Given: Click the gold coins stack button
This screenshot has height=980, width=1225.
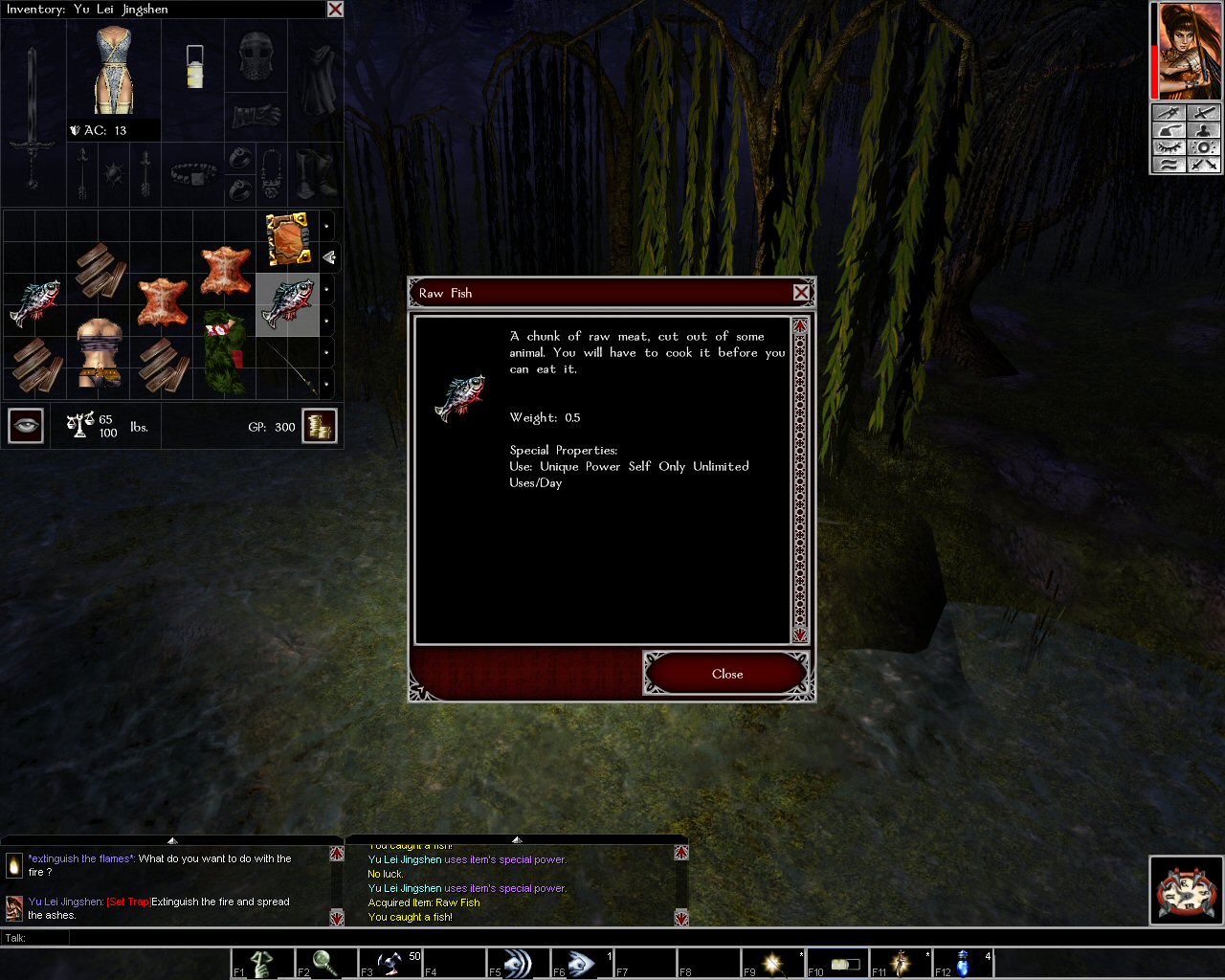Looking at the screenshot, I should coord(320,426).
